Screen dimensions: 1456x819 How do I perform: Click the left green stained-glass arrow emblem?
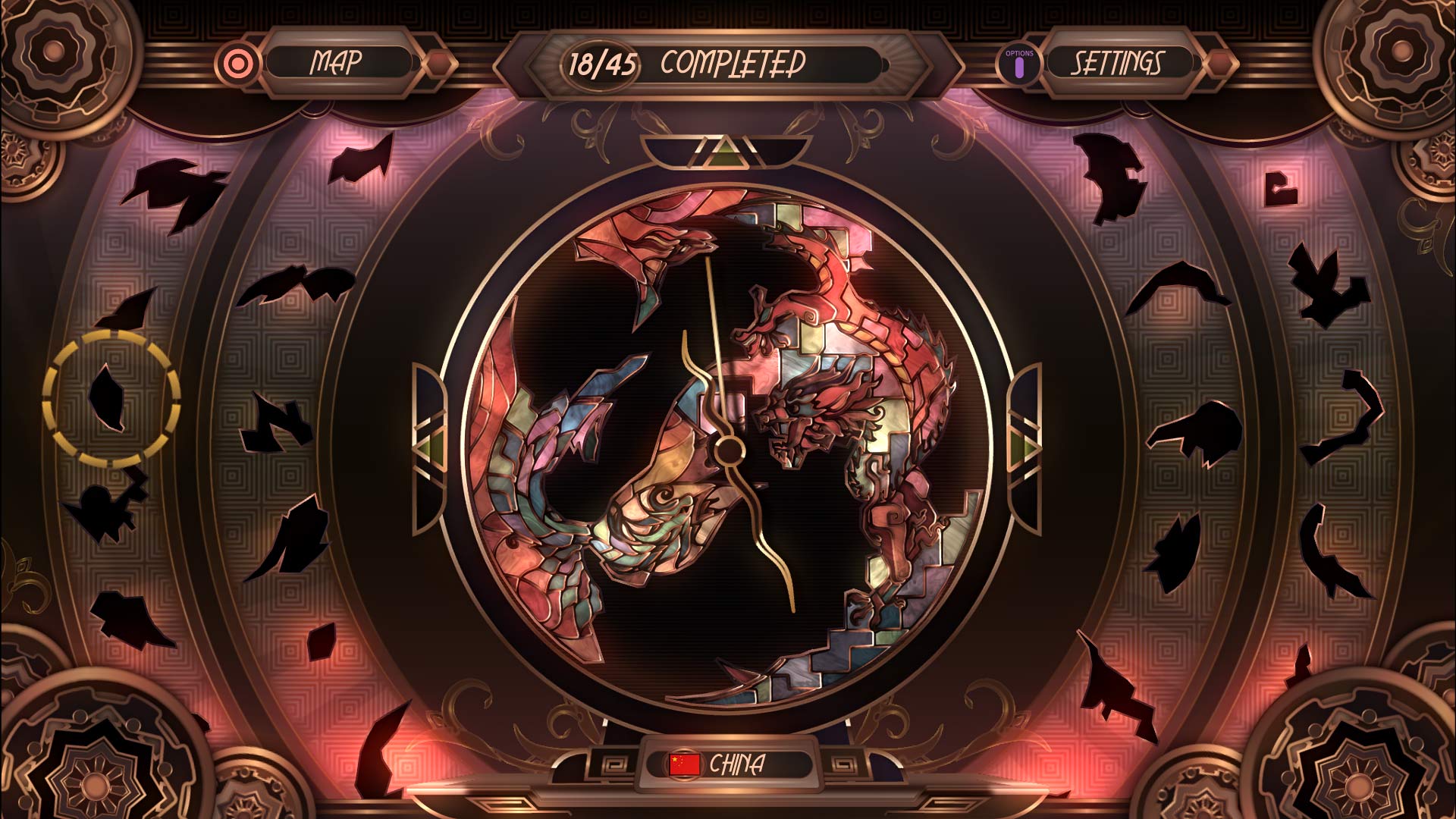coord(429,447)
